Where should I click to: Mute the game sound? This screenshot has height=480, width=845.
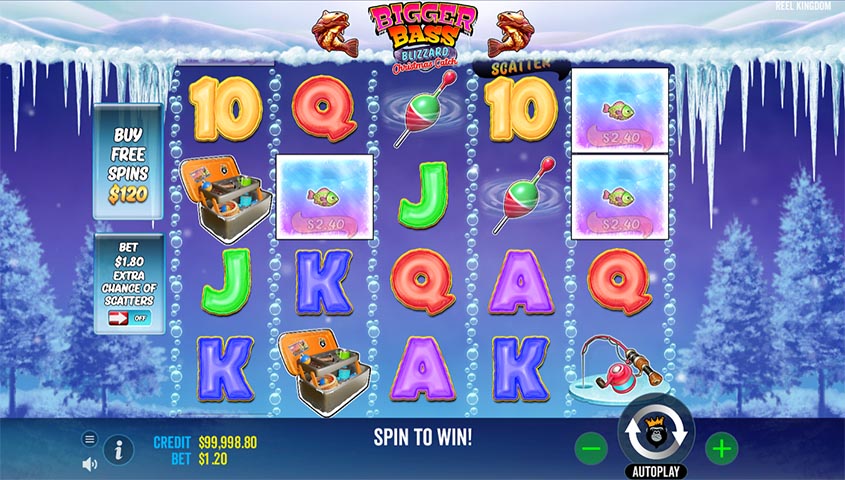click(90, 463)
